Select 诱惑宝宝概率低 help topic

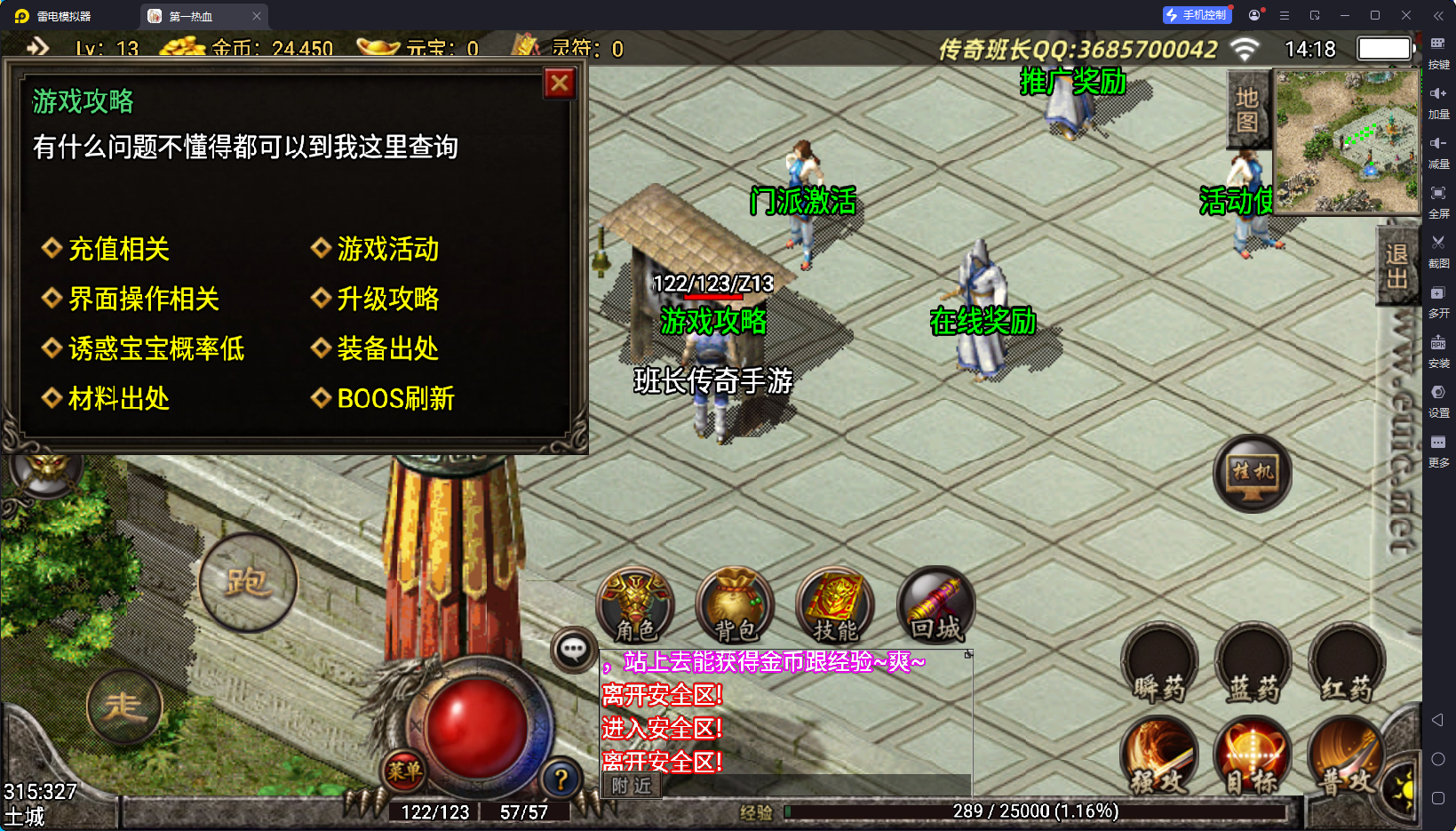click(155, 348)
